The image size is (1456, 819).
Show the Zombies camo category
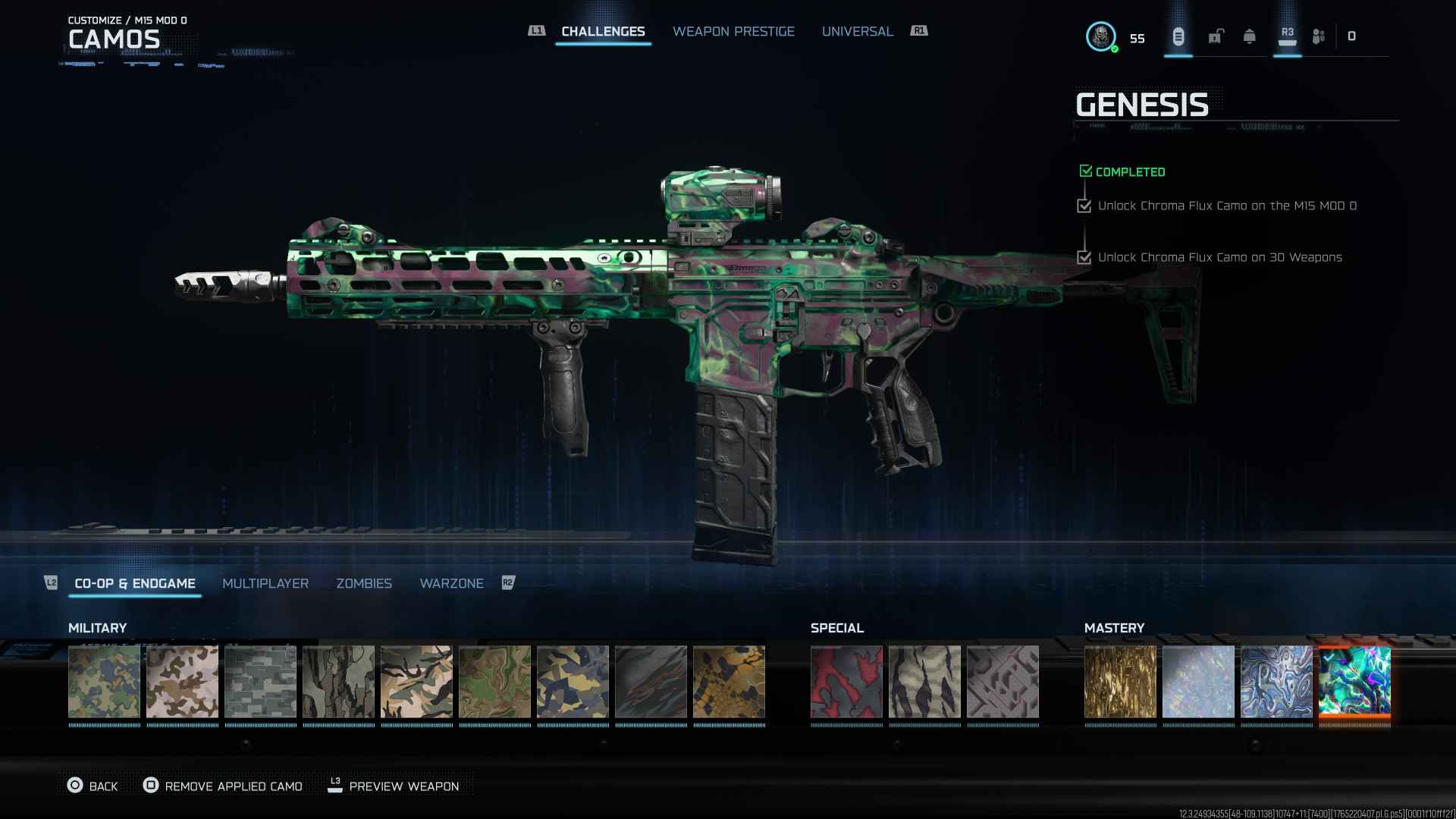(364, 583)
